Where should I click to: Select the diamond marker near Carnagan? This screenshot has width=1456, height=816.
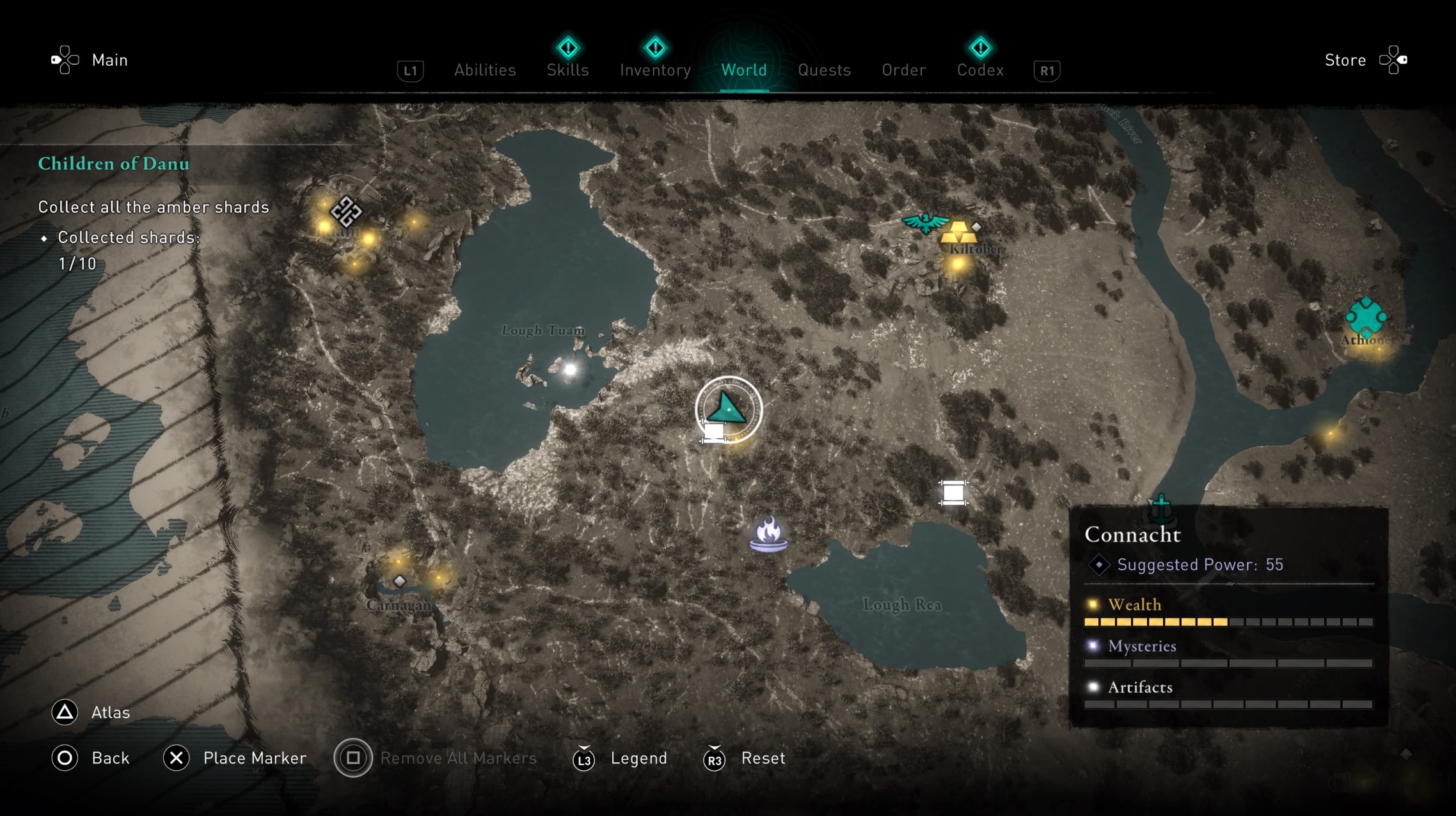pyautogui.click(x=399, y=581)
